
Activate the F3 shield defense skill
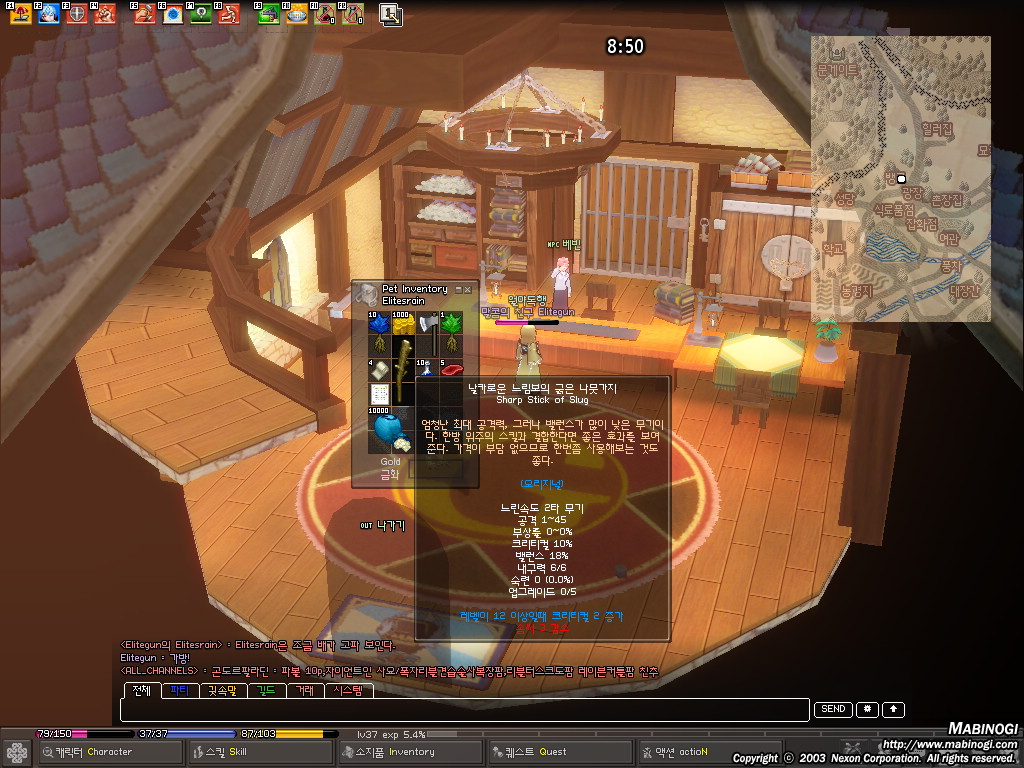[76, 14]
